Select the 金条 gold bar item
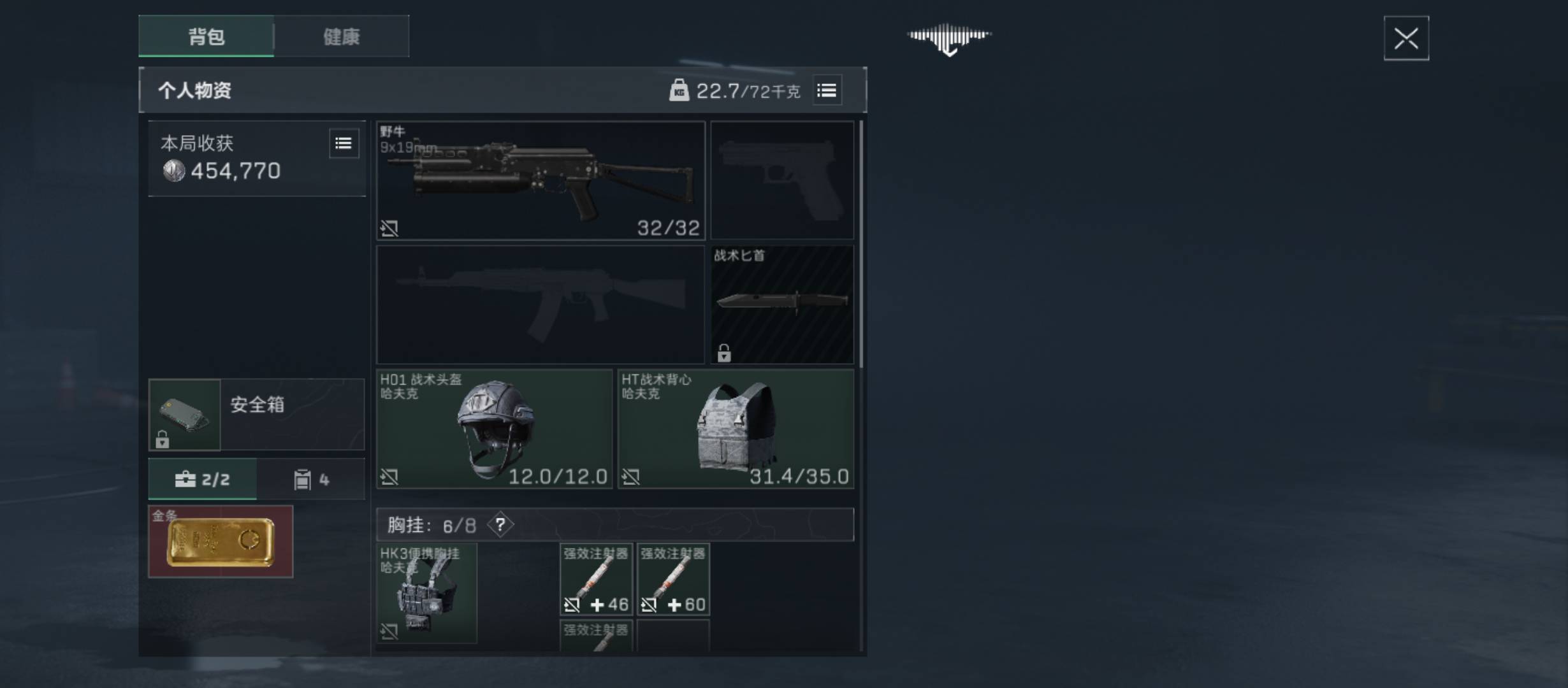1568x688 pixels. click(221, 541)
